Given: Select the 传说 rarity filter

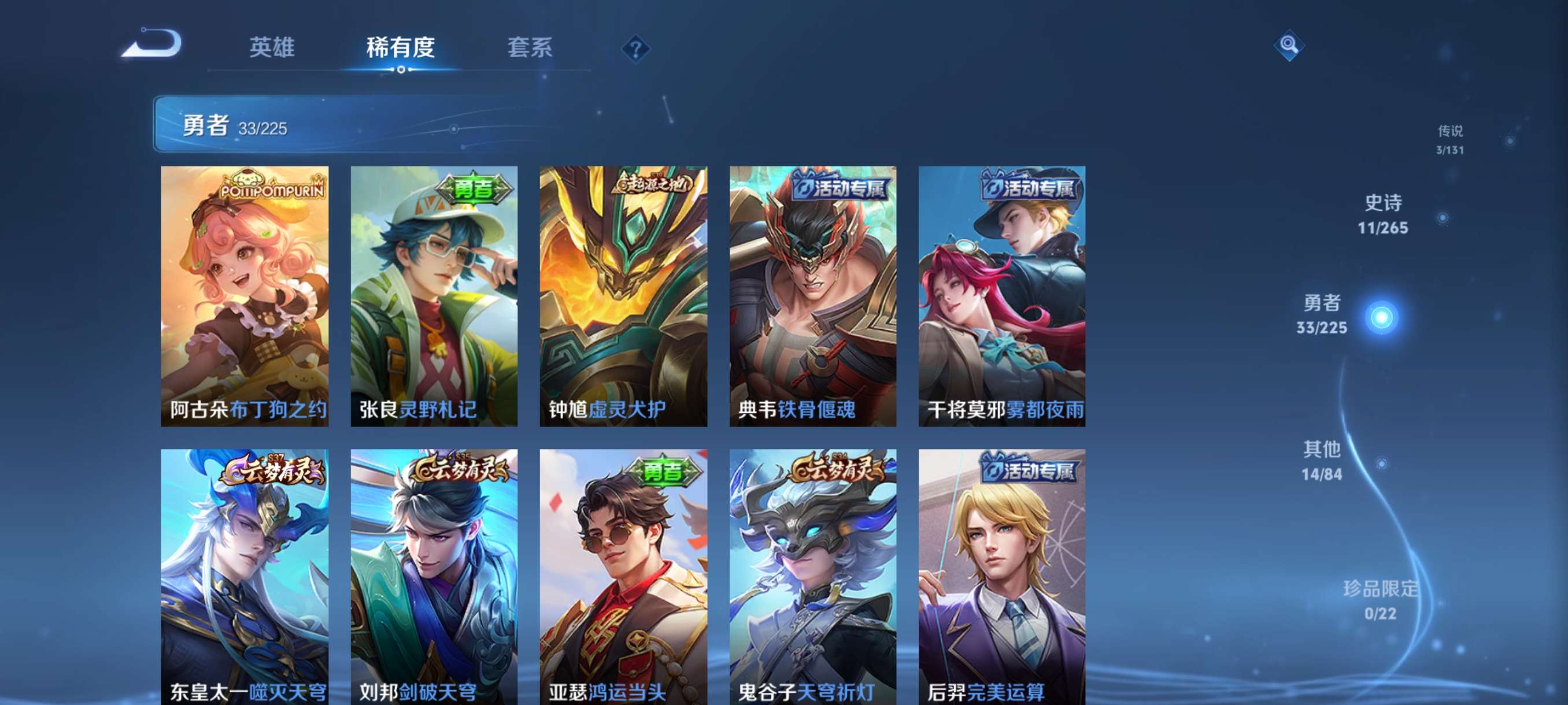Looking at the screenshot, I should pyautogui.click(x=1450, y=139).
